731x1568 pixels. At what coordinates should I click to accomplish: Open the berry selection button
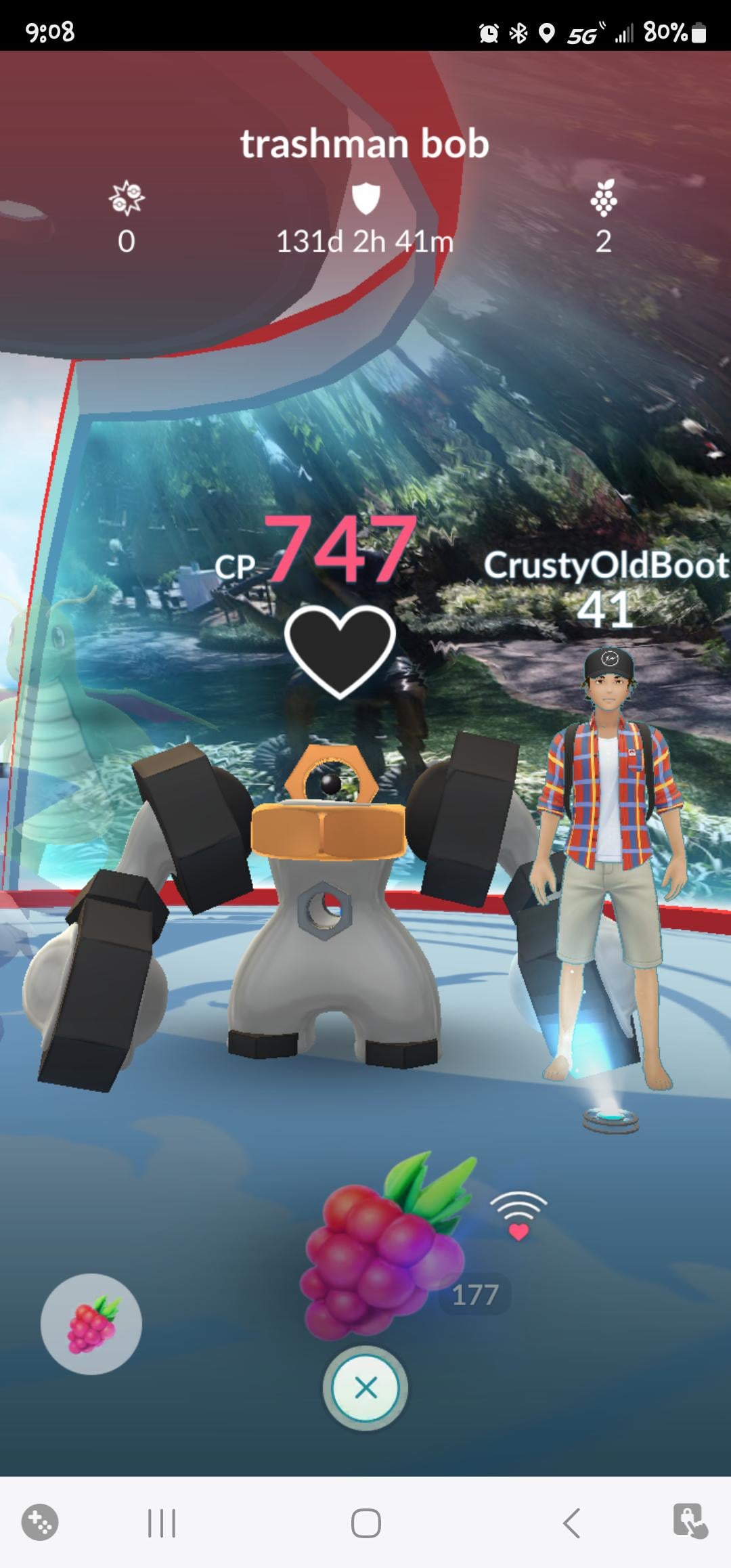click(x=91, y=1324)
